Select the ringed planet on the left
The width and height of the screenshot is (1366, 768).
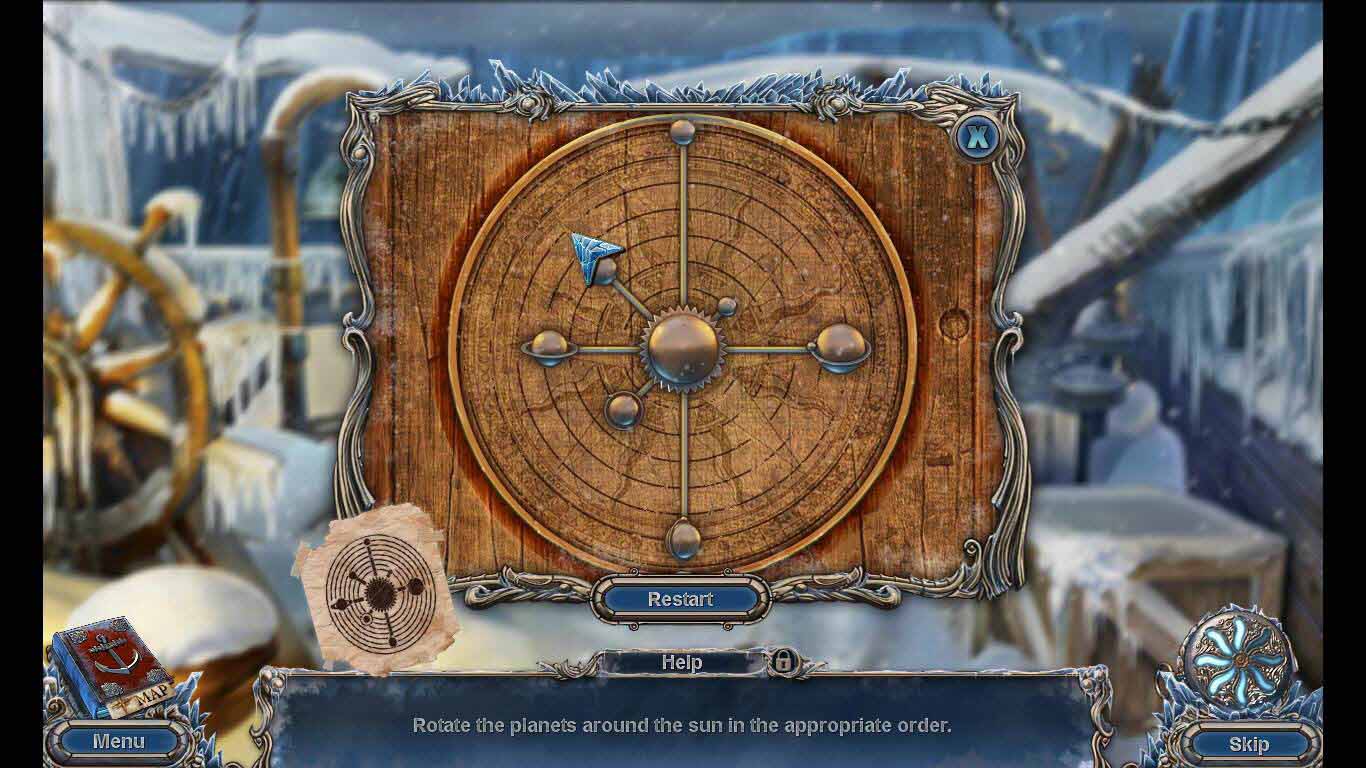click(548, 350)
